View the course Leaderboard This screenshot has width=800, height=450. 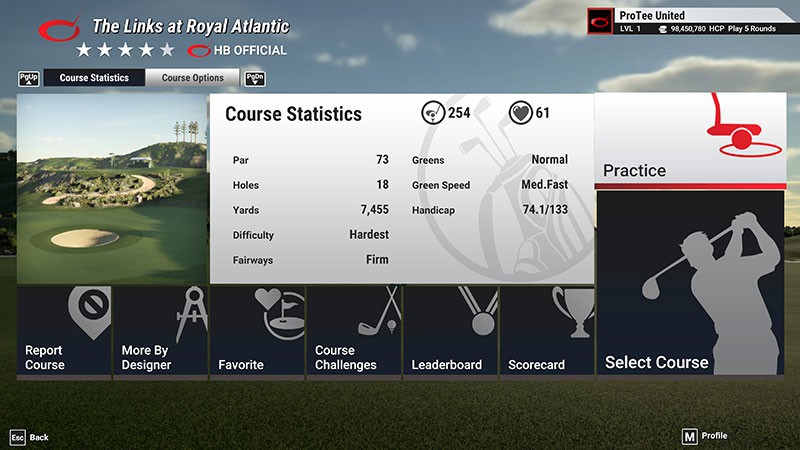(x=450, y=331)
